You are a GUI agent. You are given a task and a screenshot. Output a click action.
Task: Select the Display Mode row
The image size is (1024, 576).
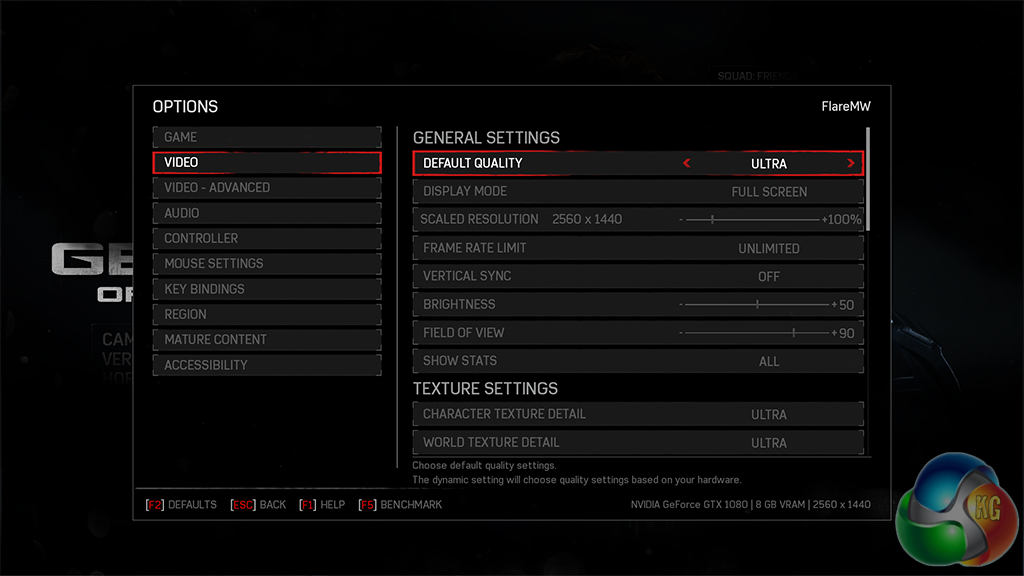tap(637, 191)
